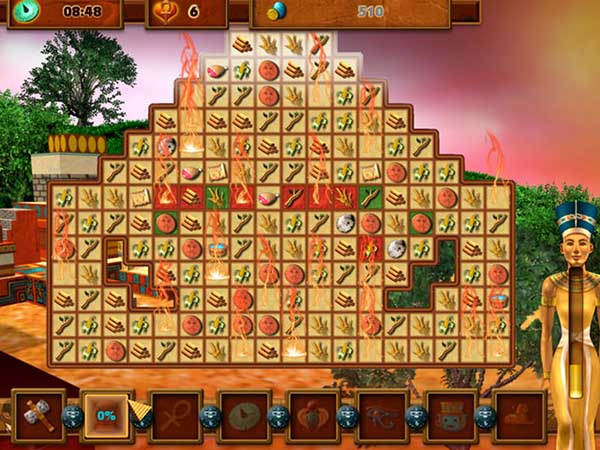Image resolution: width=600 pixels, height=450 pixels.
Task: Select the hammer power-up
Action: coord(39,416)
